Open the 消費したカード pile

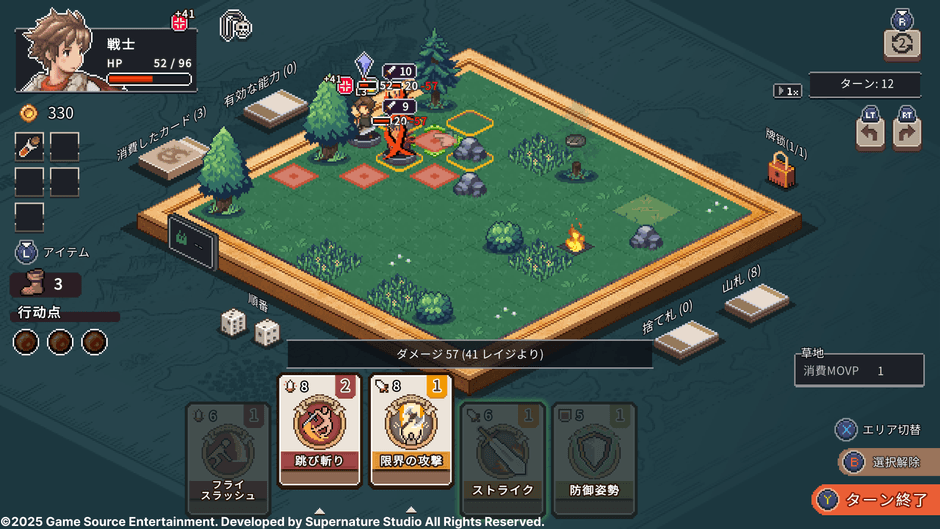click(x=173, y=157)
